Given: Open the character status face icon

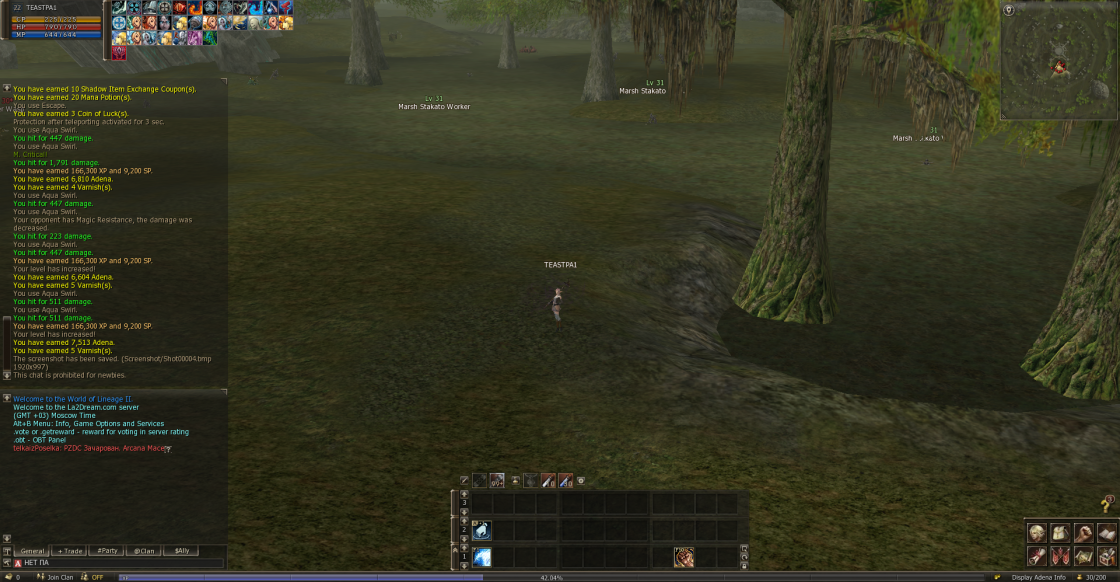Looking at the screenshot, I should (1037, 533).
